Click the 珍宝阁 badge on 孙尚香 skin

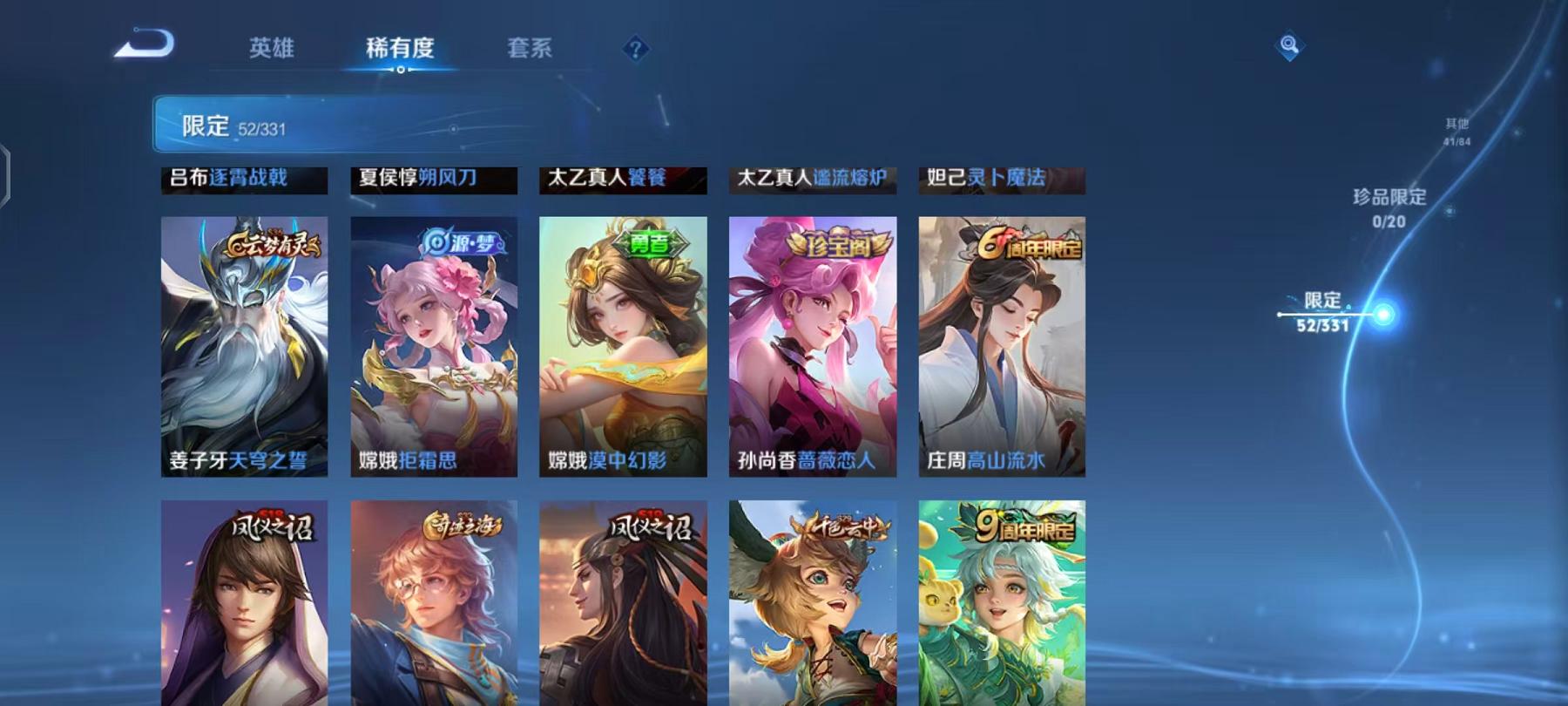[x=838, y=244]
